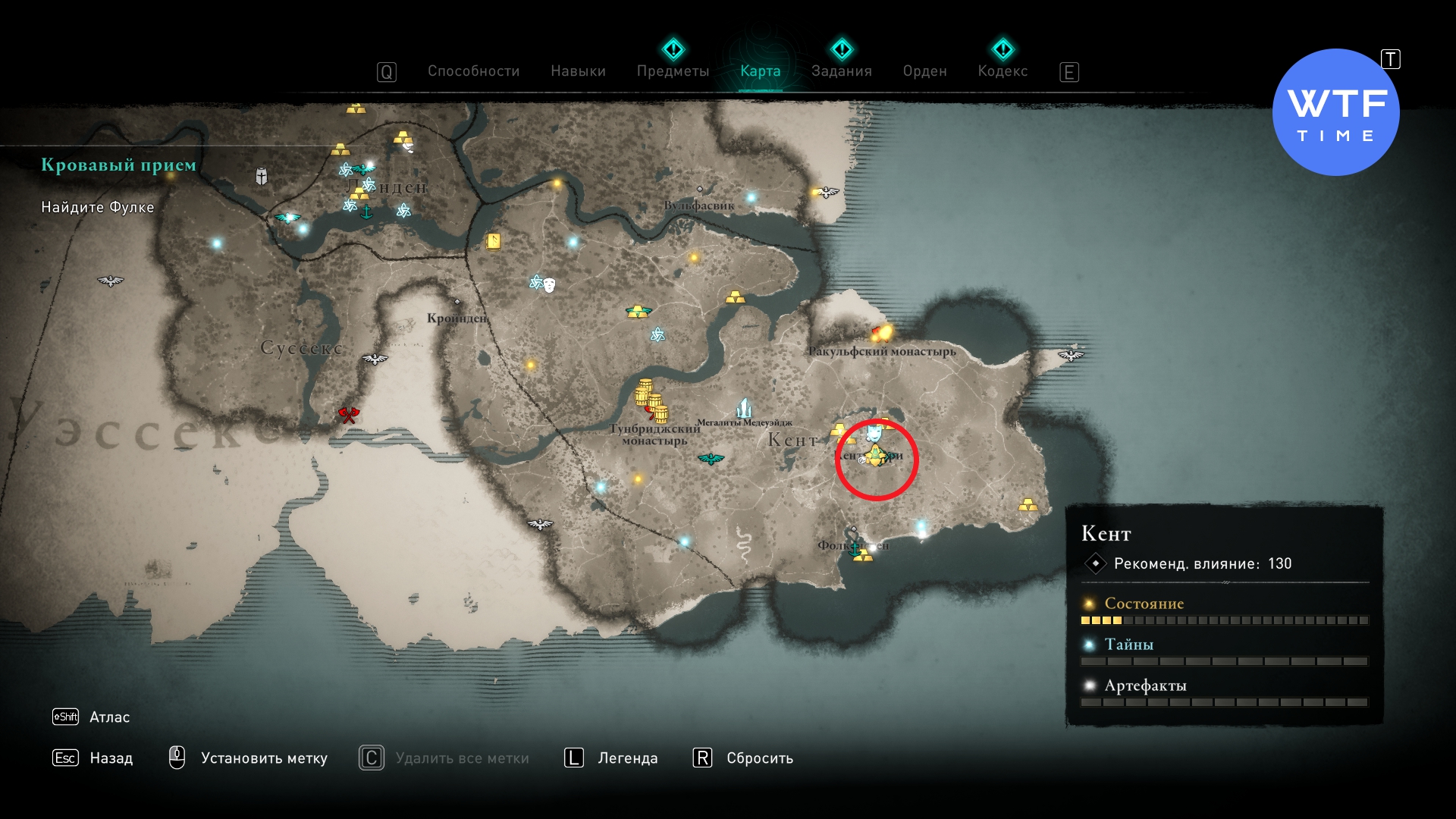This screenshot has width=1456, height=819.
Task: Click the WTF Time channel logo
Action: pyautogui.click(x=1335, y=113)
